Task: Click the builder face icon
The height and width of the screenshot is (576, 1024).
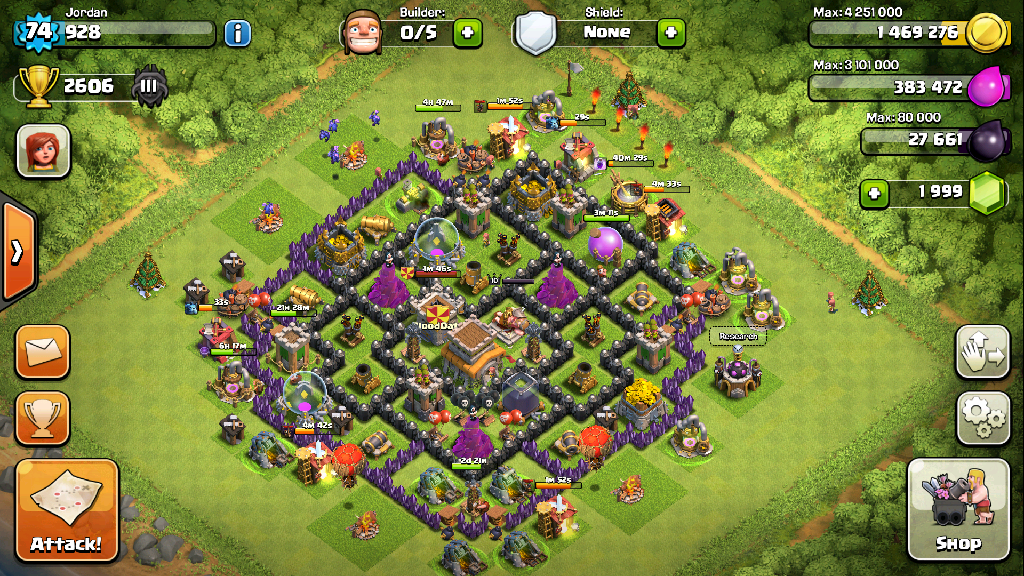Action: [362, 33]
